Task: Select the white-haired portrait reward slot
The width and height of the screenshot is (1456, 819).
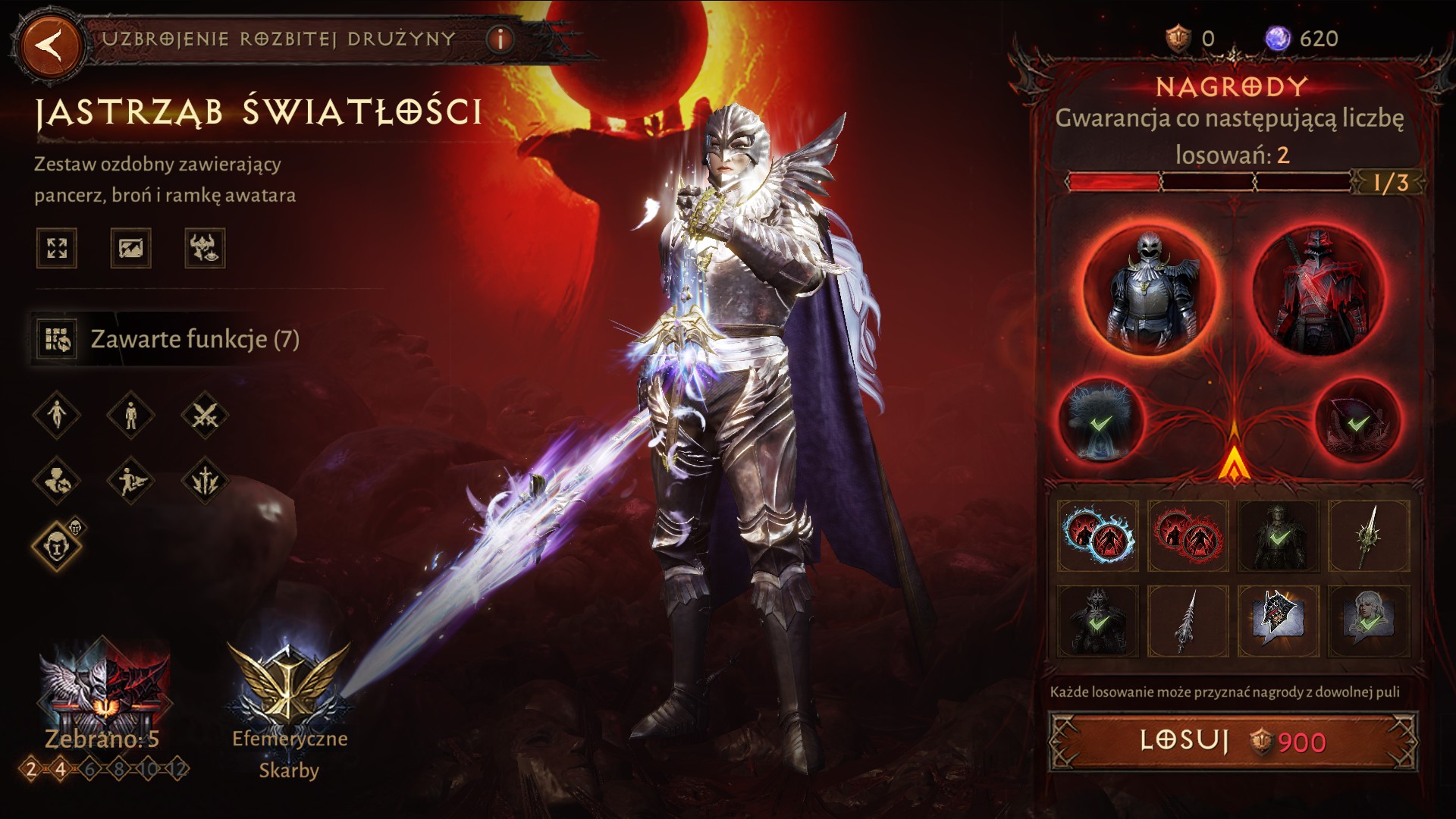Action: [1369, 621]
